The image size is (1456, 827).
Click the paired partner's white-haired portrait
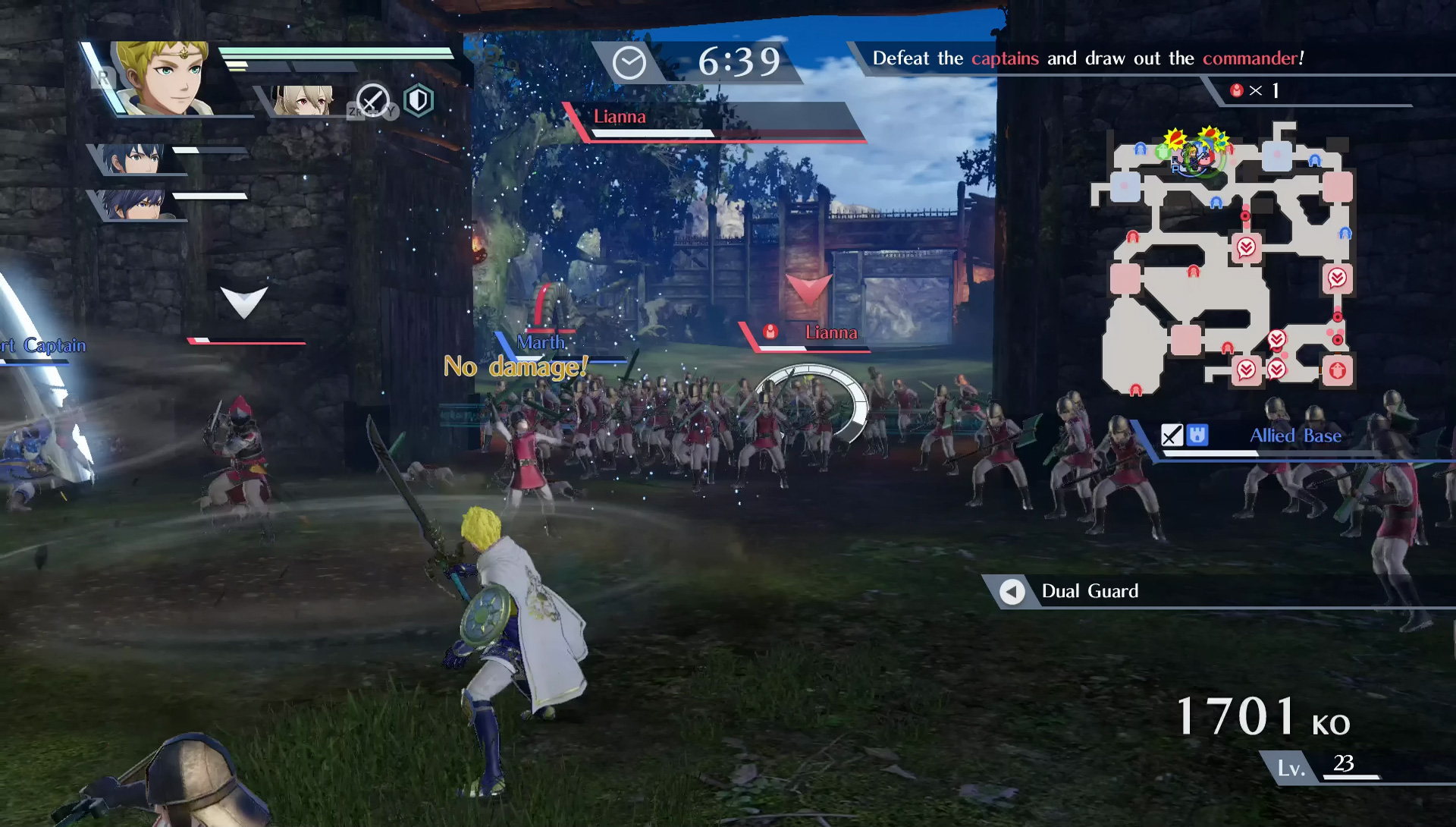tap(305, 100)
